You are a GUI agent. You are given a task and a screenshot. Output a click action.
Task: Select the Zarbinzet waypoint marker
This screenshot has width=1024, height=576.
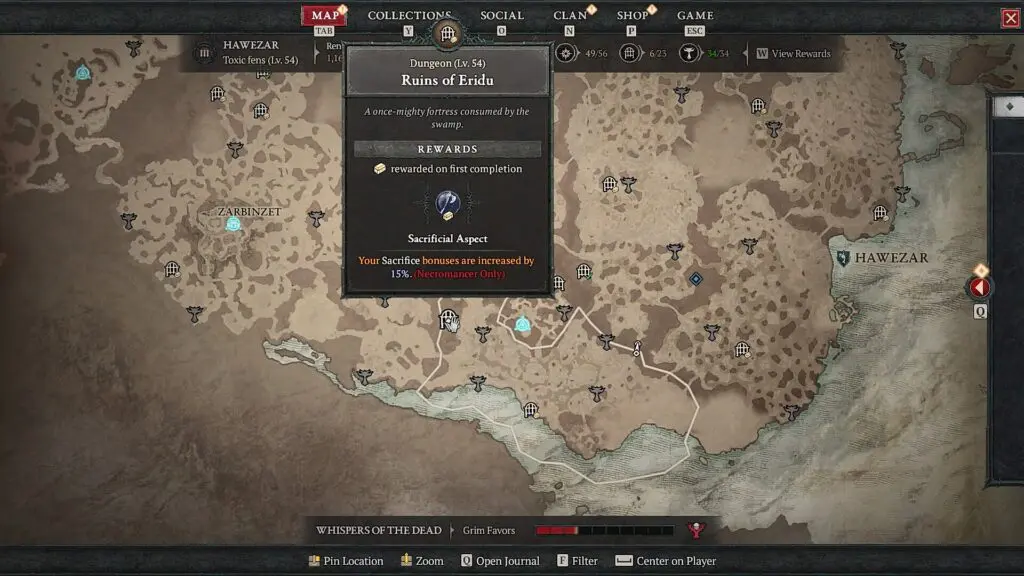click(233, 224)
